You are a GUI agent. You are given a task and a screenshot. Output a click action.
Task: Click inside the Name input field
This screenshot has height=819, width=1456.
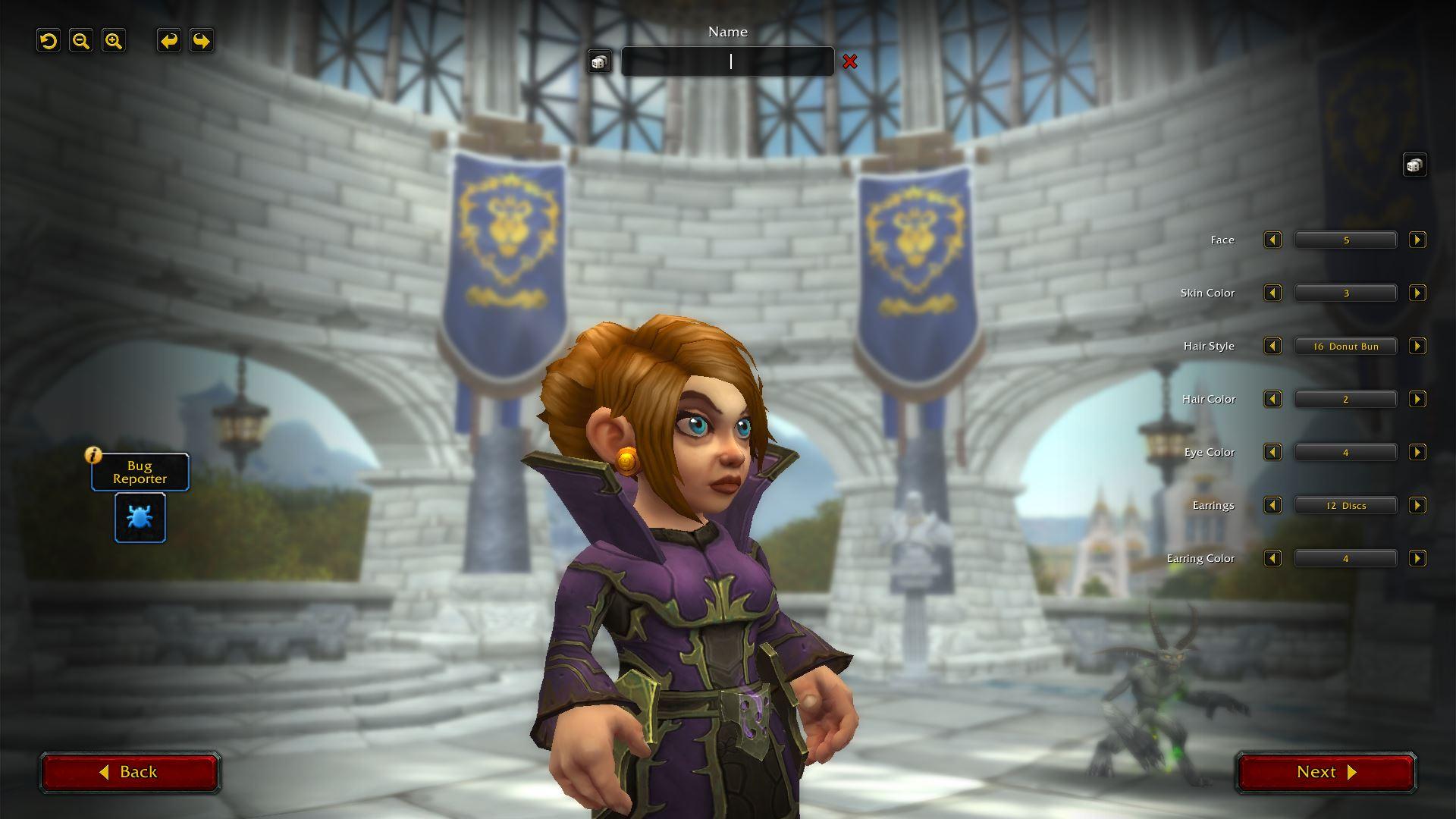tap(728, 61)
